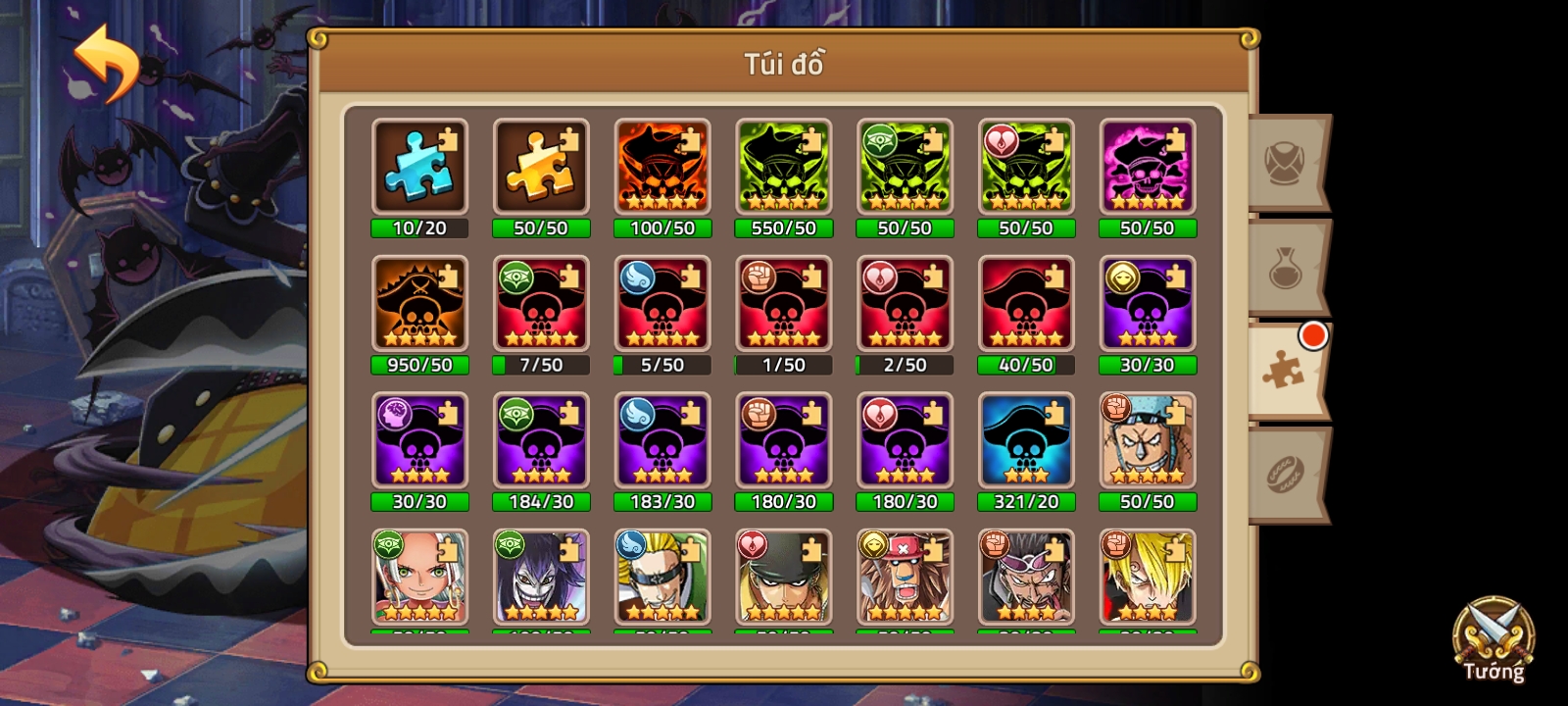Open the Chopper character fragment
Screen dimensions: 1568x706
tap(905, 579)
